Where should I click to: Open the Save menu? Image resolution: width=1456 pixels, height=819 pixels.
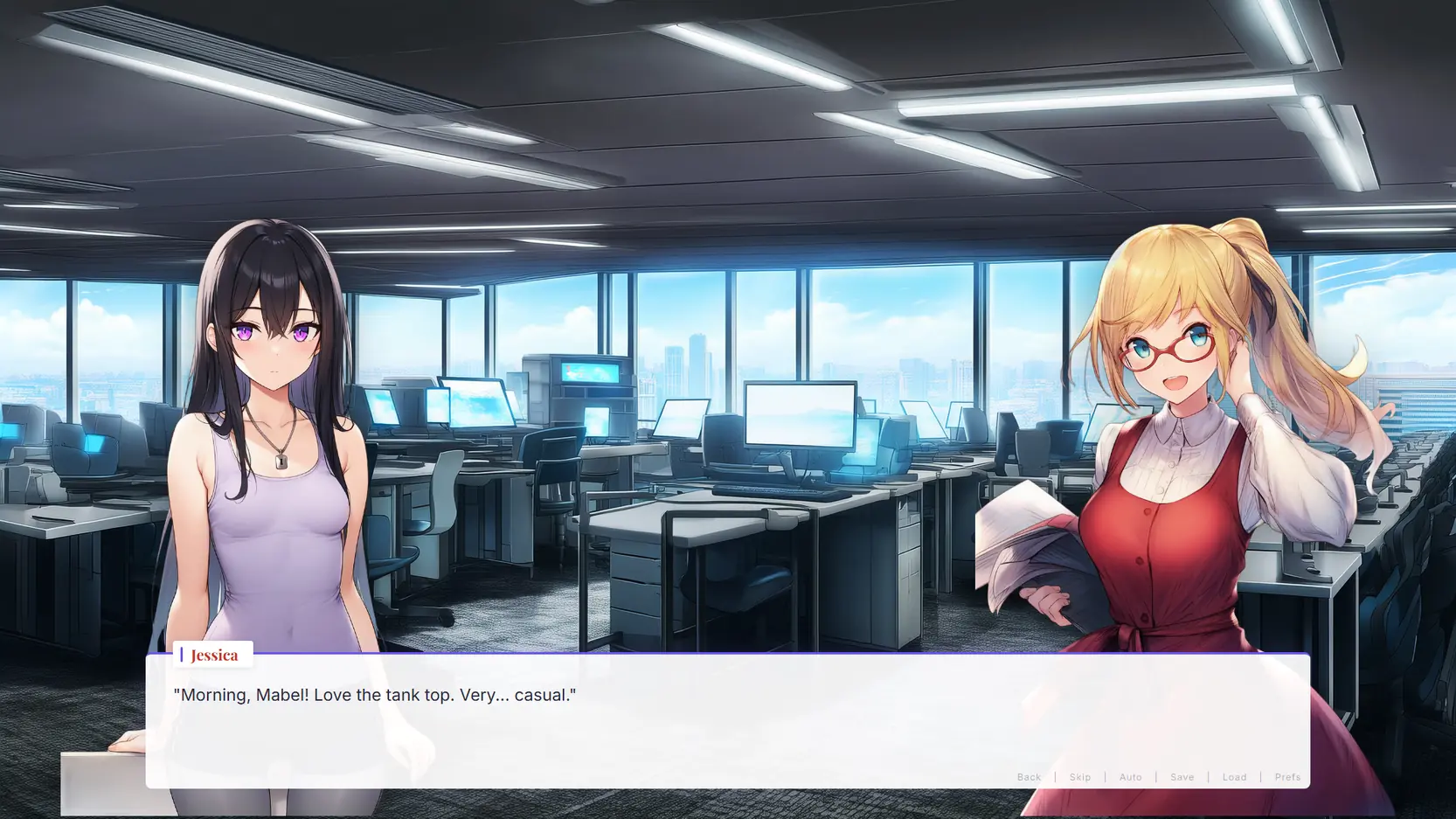(1182, 777)
